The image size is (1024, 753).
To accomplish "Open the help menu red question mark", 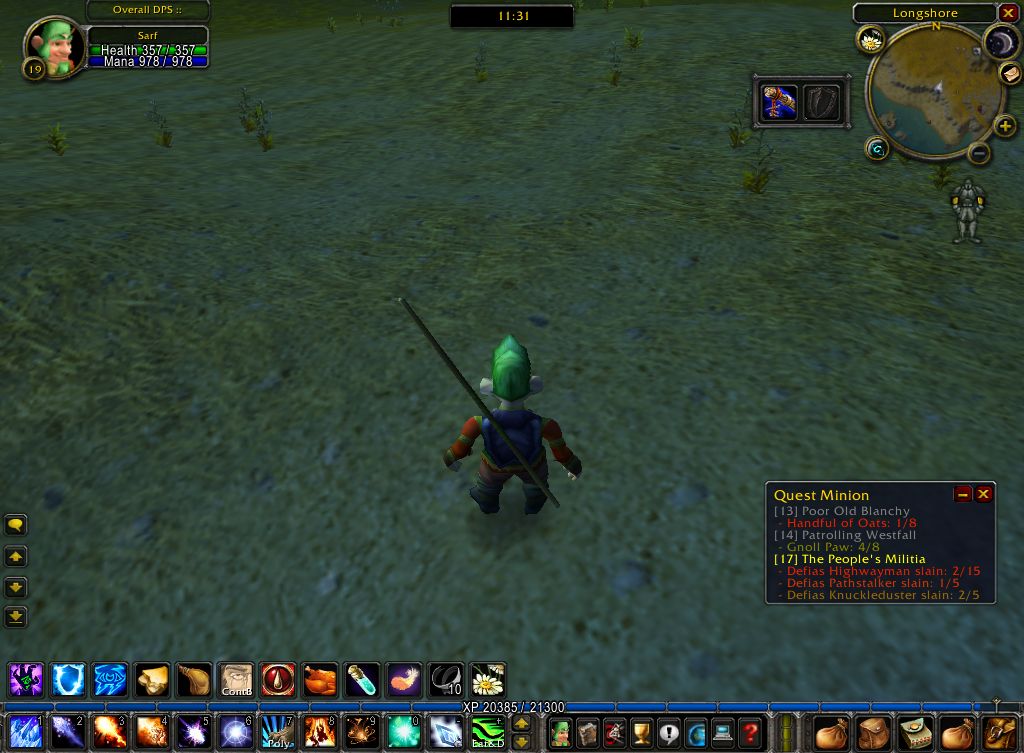I will click(x=749, y=733).
